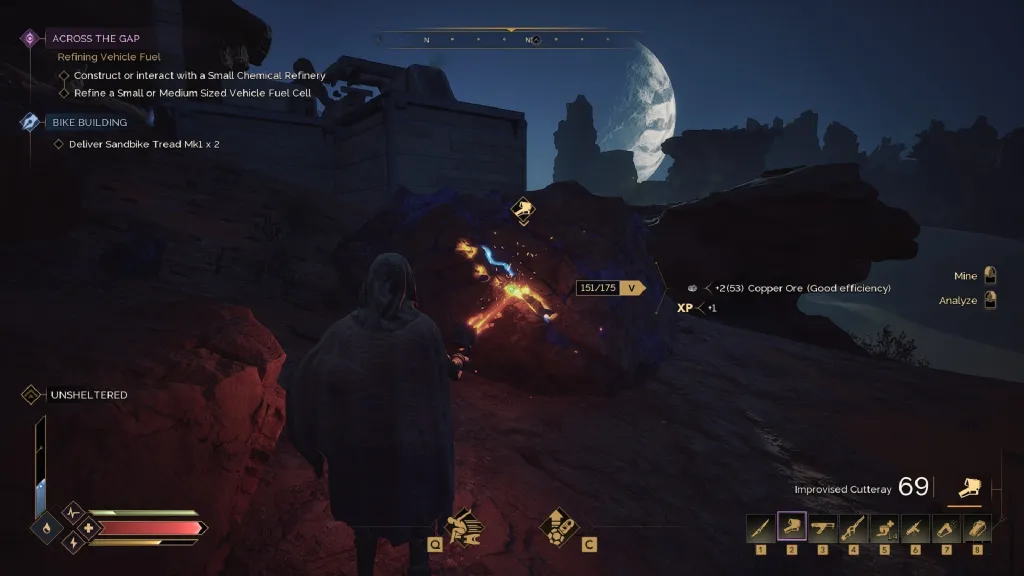The height and width of the screenshot is (576, 1024).
Task: Select the knife in hotbar slot 1
Action: pos(760,527)
